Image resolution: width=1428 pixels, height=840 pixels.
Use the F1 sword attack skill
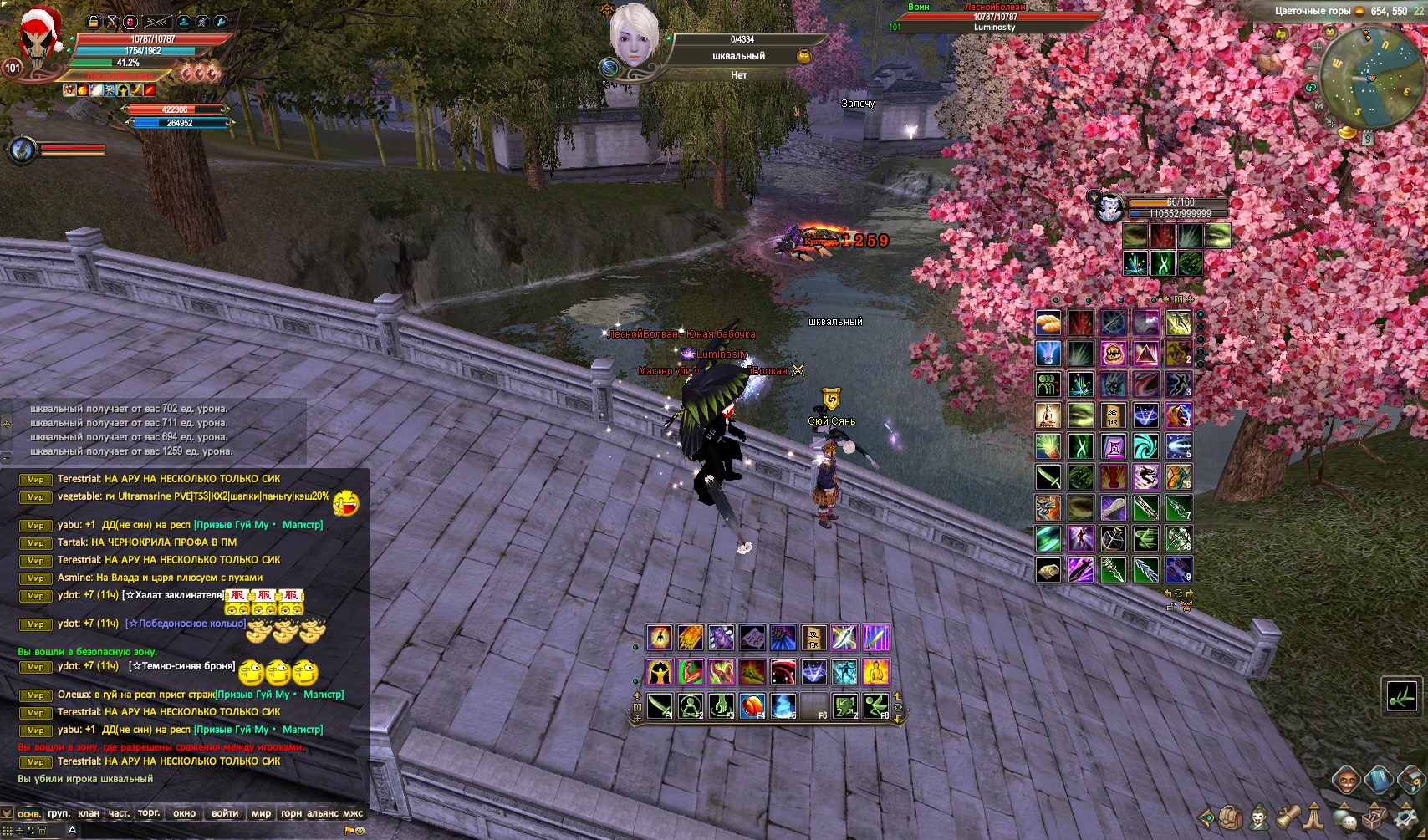660,706
